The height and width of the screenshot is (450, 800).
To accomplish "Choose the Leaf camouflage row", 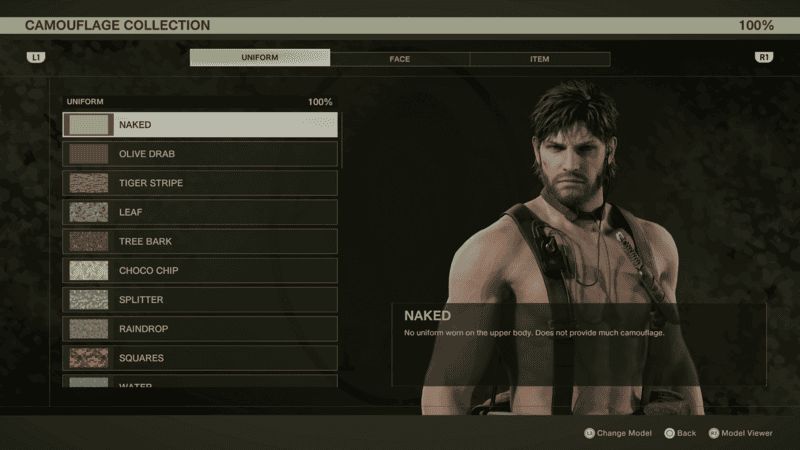I will pyautogui.click(x=200, y=212).
